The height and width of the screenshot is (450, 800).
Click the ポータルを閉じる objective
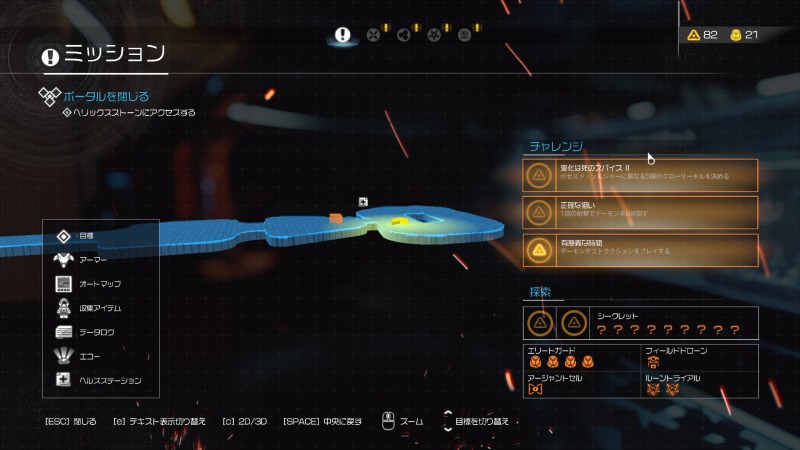[105, 97]
